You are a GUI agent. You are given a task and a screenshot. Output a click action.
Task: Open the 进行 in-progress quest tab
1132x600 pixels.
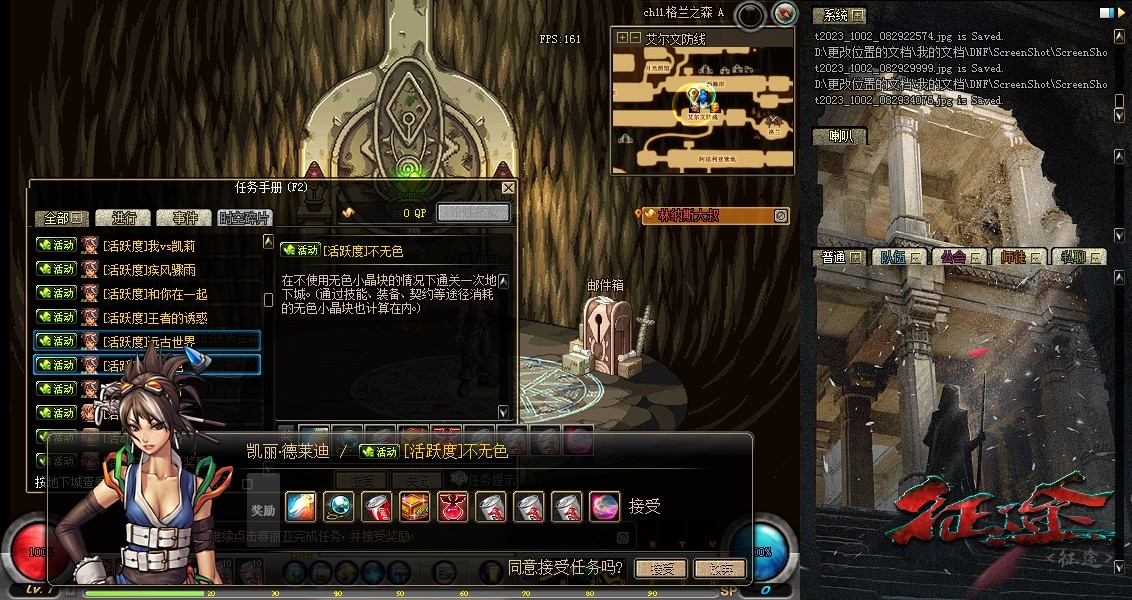coord(124,218)
